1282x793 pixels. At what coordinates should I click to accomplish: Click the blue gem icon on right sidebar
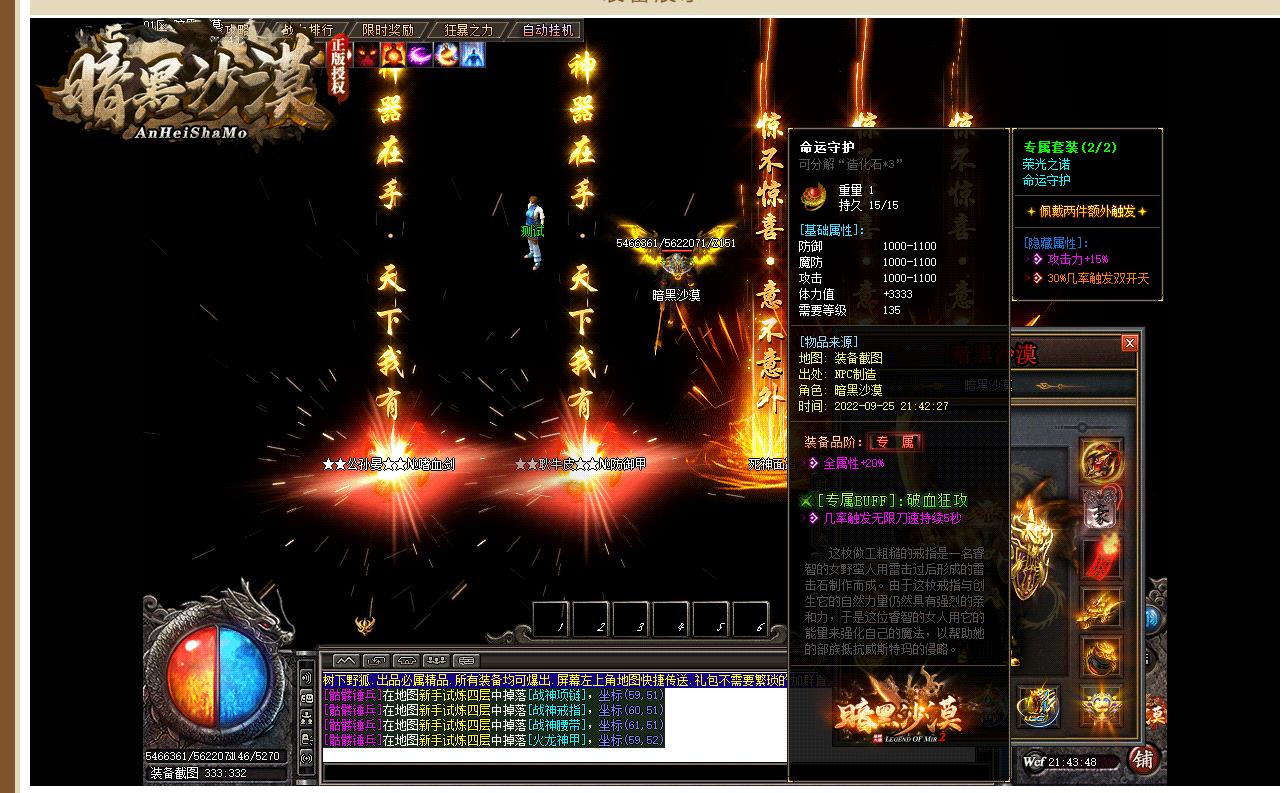tap(1155, 618)
